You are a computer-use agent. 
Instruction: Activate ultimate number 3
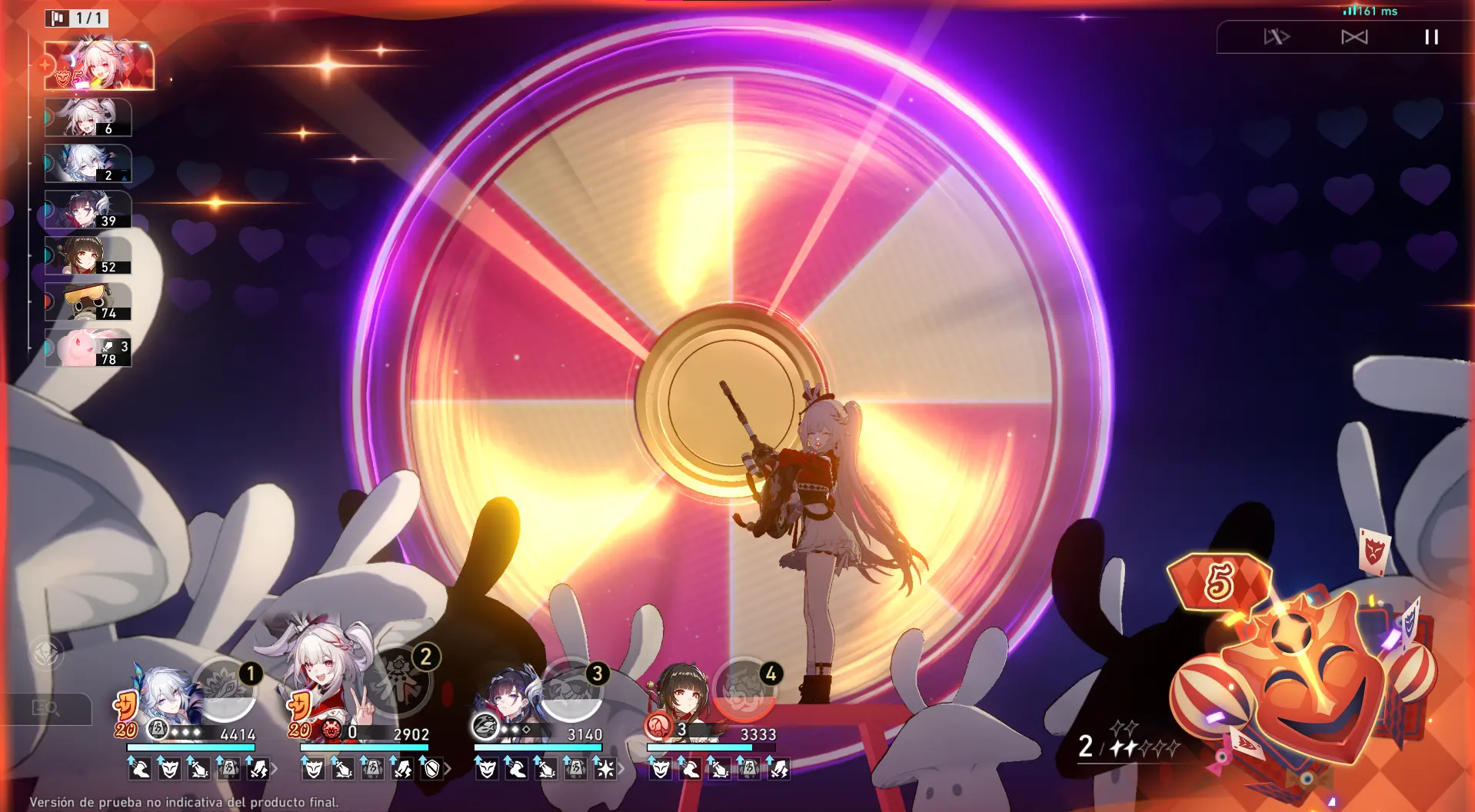(571, 688)
